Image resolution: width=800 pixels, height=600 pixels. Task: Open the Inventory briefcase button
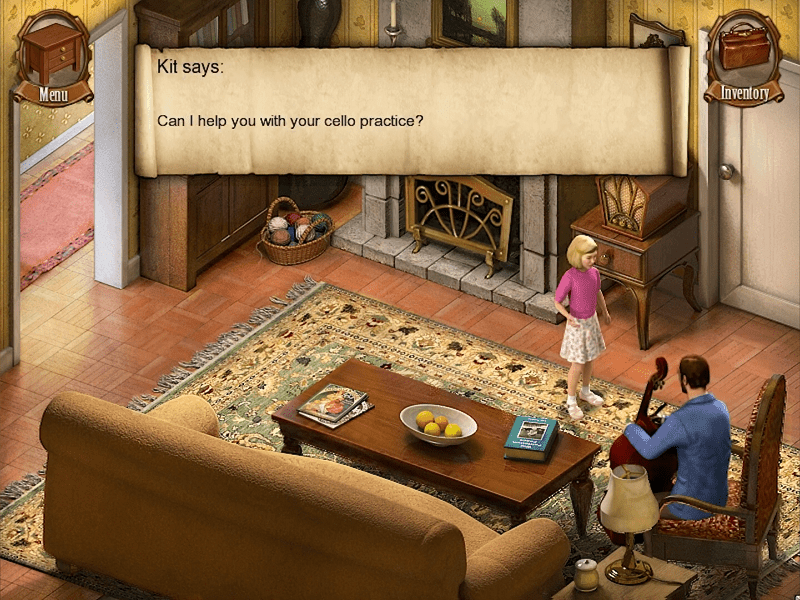coord(744,58)
